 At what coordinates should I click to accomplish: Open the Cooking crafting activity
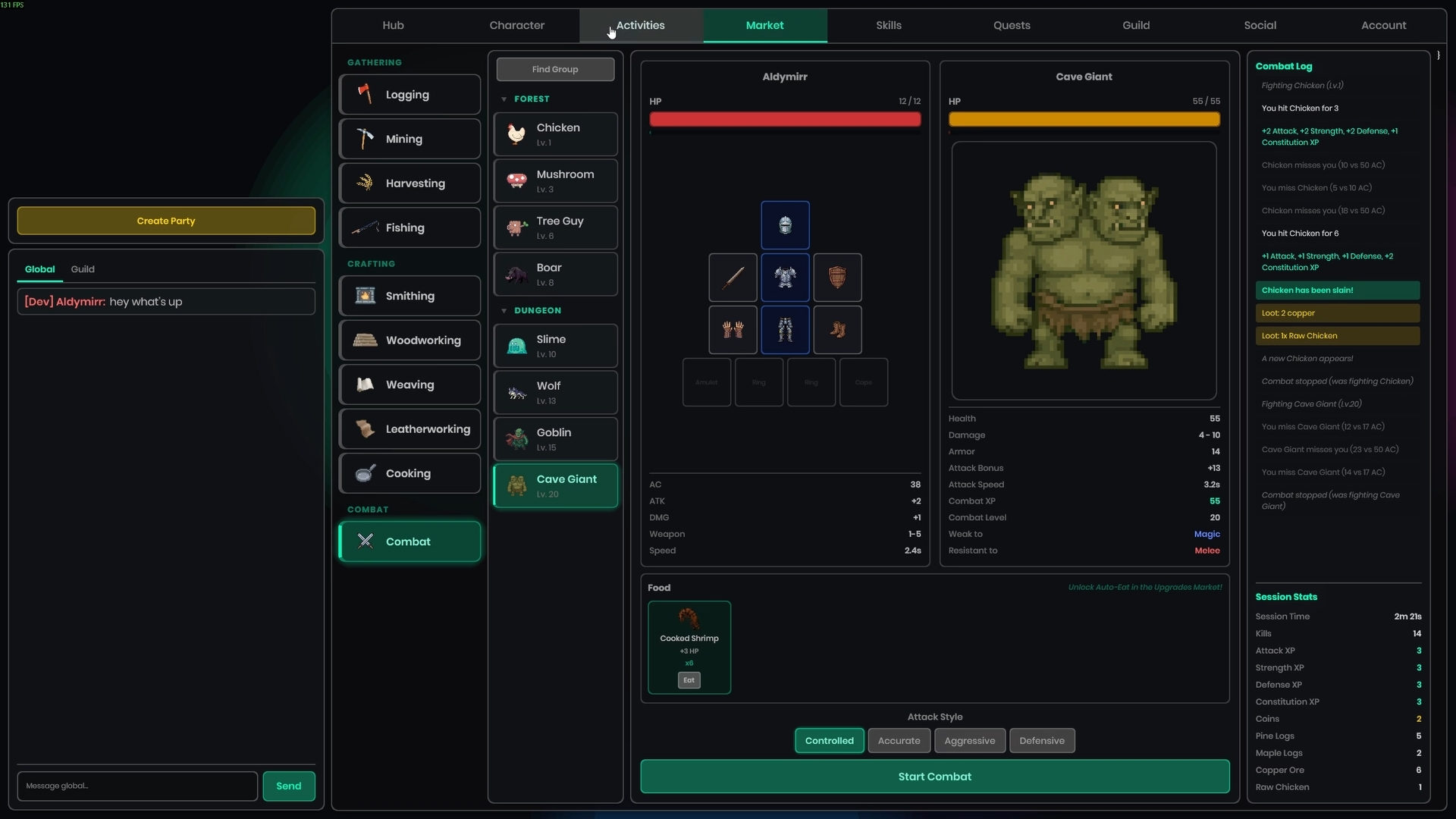pos(409,473)
